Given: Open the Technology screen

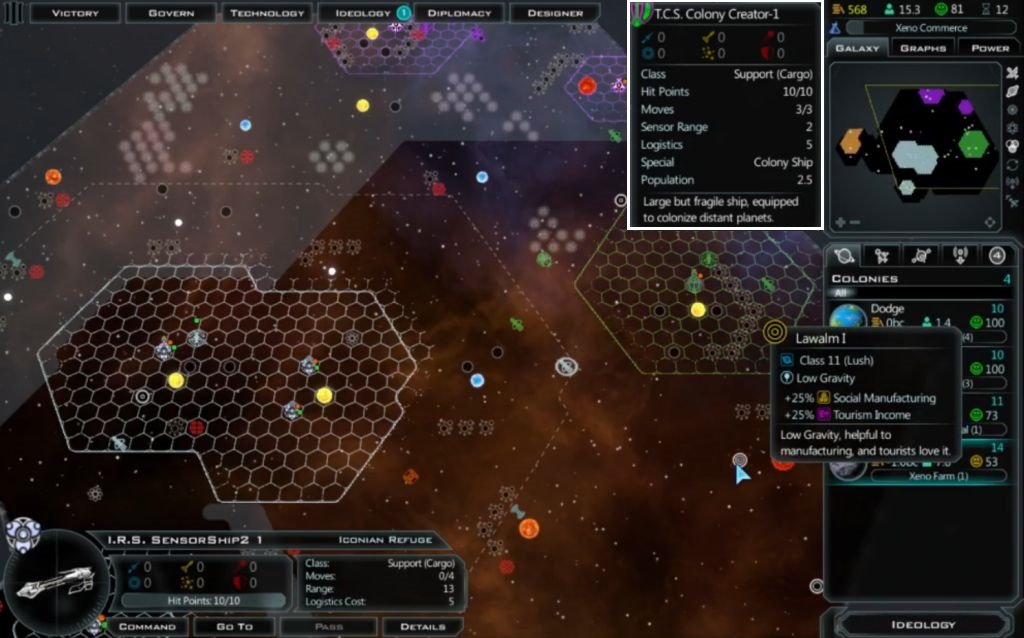Looking at the screenshot, I should 267,13.
